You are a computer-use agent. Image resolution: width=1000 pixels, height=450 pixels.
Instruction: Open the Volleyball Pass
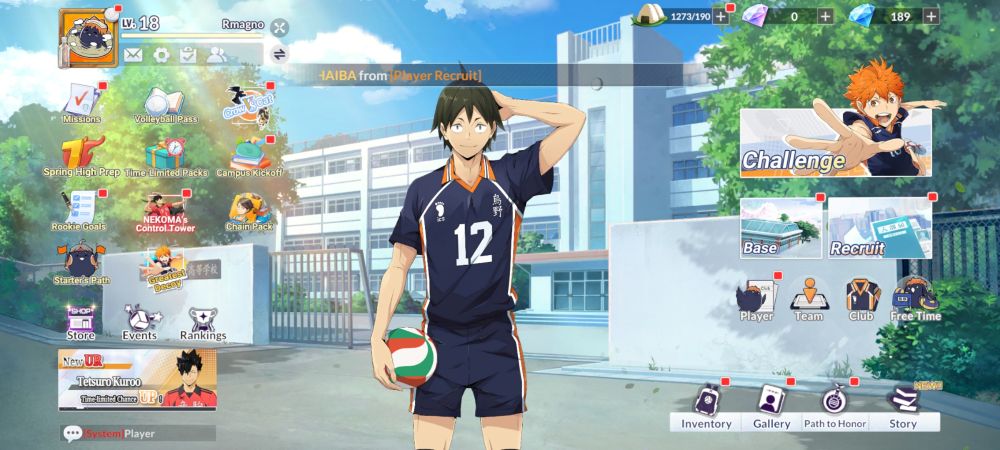click(x=165, y=104)
